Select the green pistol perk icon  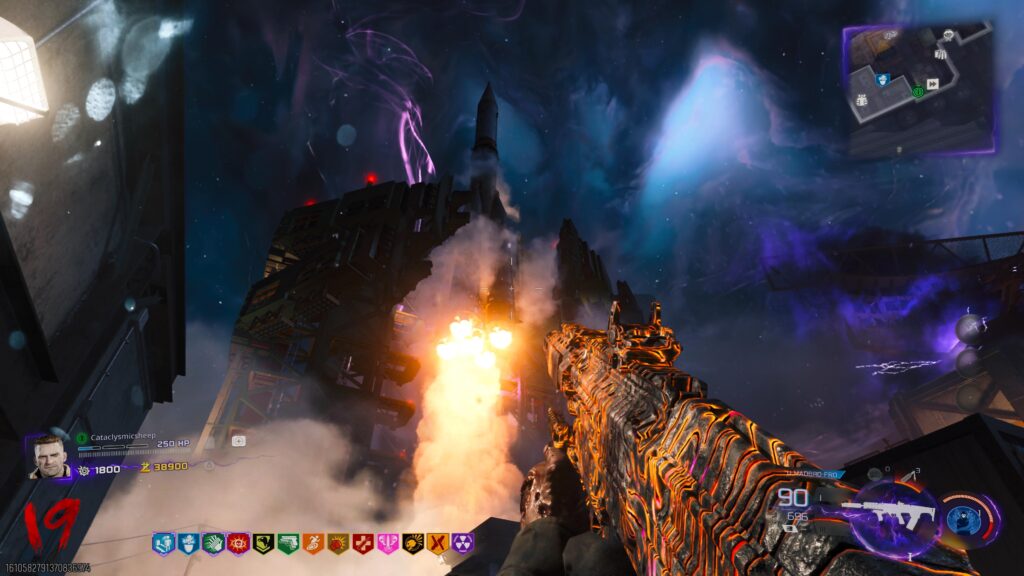tap(288, 543)
